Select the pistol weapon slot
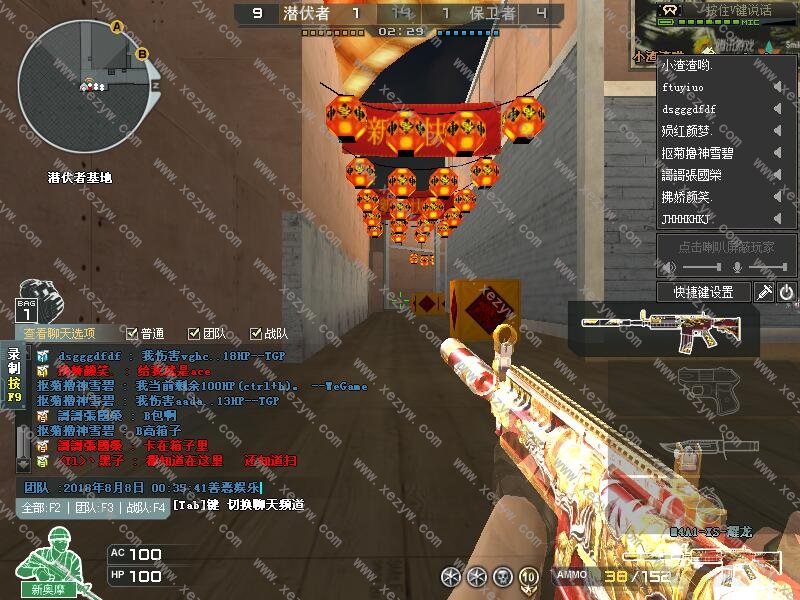The width and height of the screenshot is (800, 600). point(700,385)
